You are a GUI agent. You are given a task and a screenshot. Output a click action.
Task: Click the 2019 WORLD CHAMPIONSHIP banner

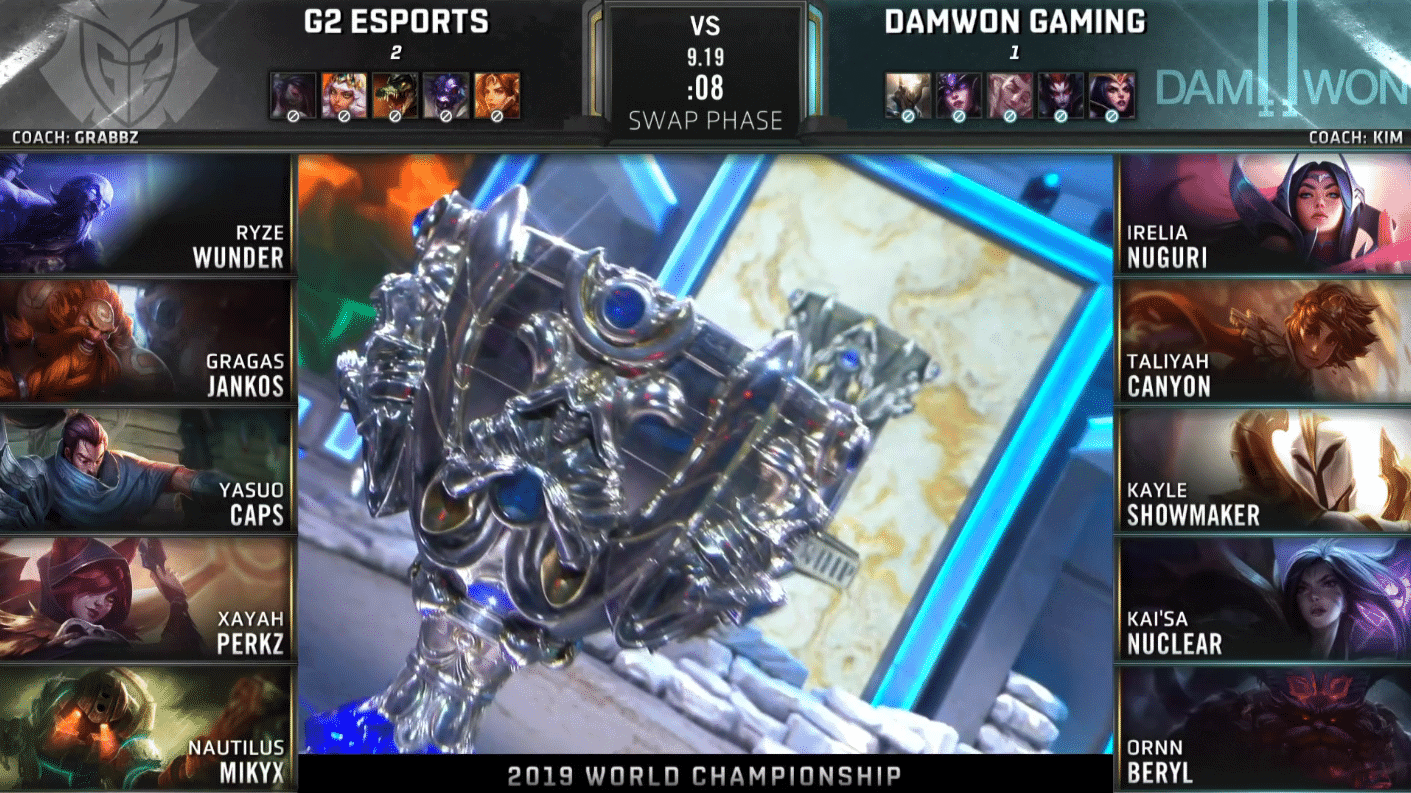705,773
